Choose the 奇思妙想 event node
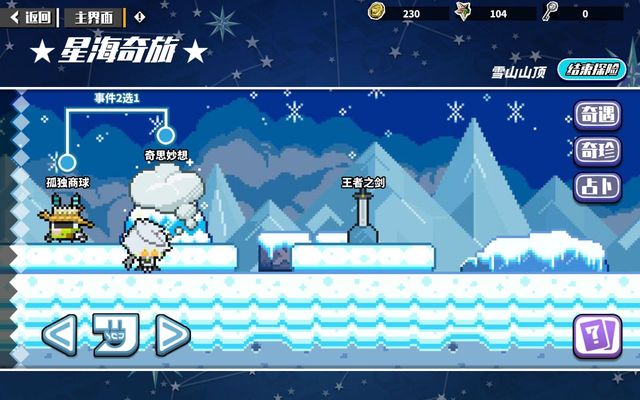 coord(166,133)
